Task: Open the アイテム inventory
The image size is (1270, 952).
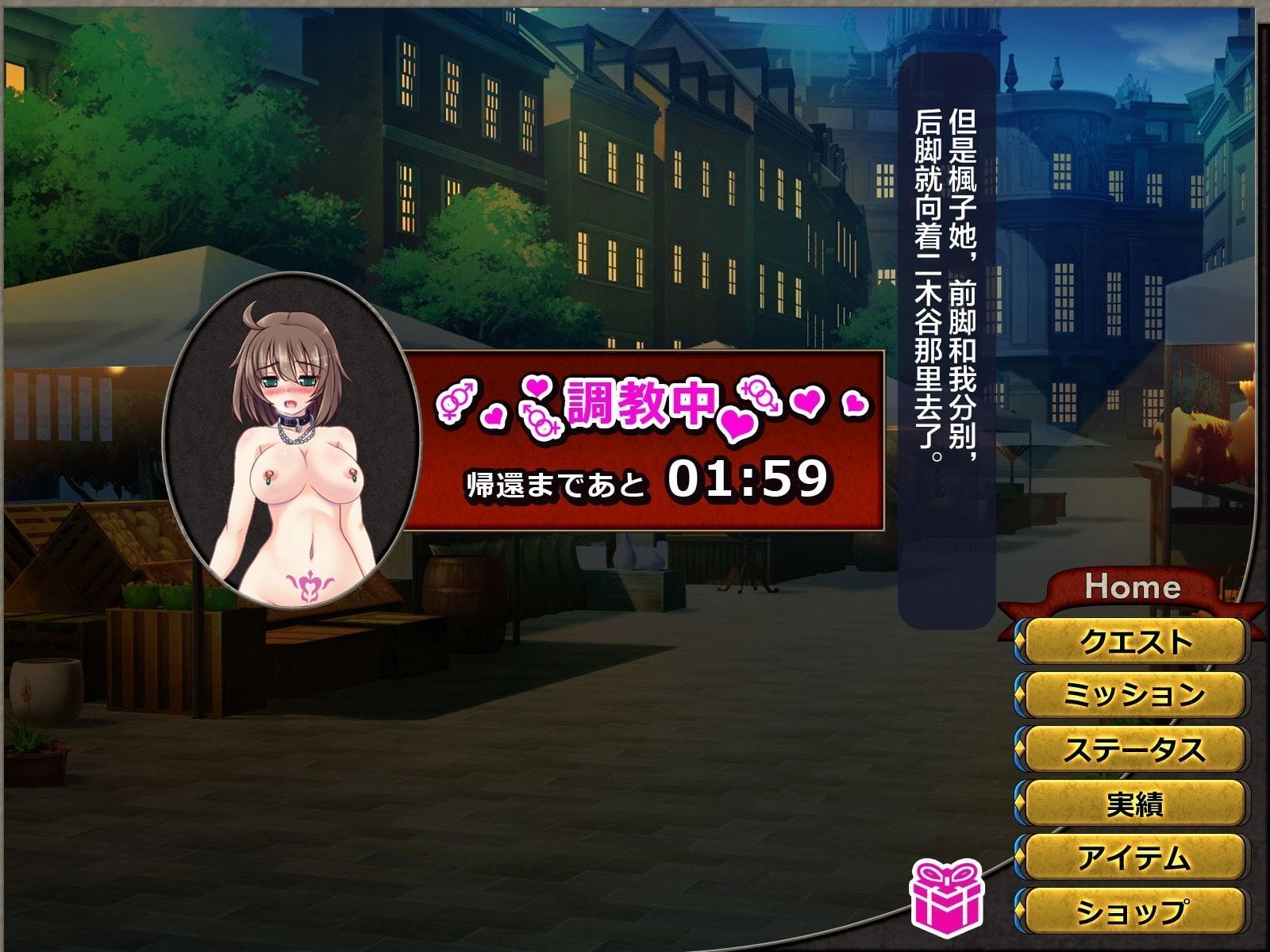Action: click(1133, 858)
